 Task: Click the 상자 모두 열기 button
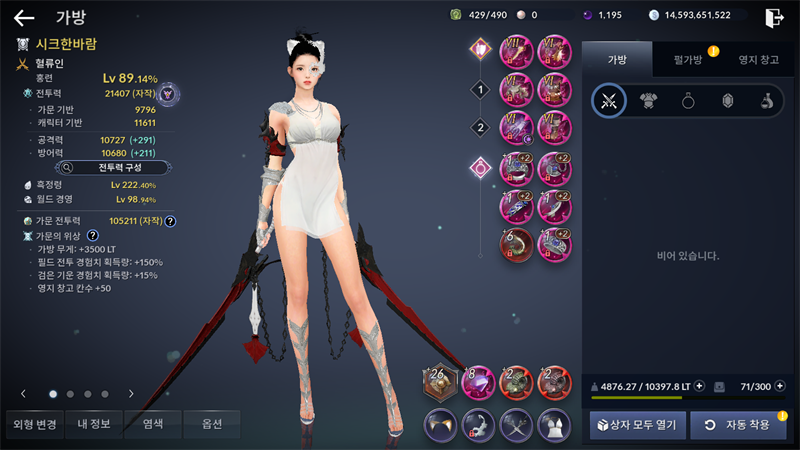pyautogui.click(x=636, y=425)
